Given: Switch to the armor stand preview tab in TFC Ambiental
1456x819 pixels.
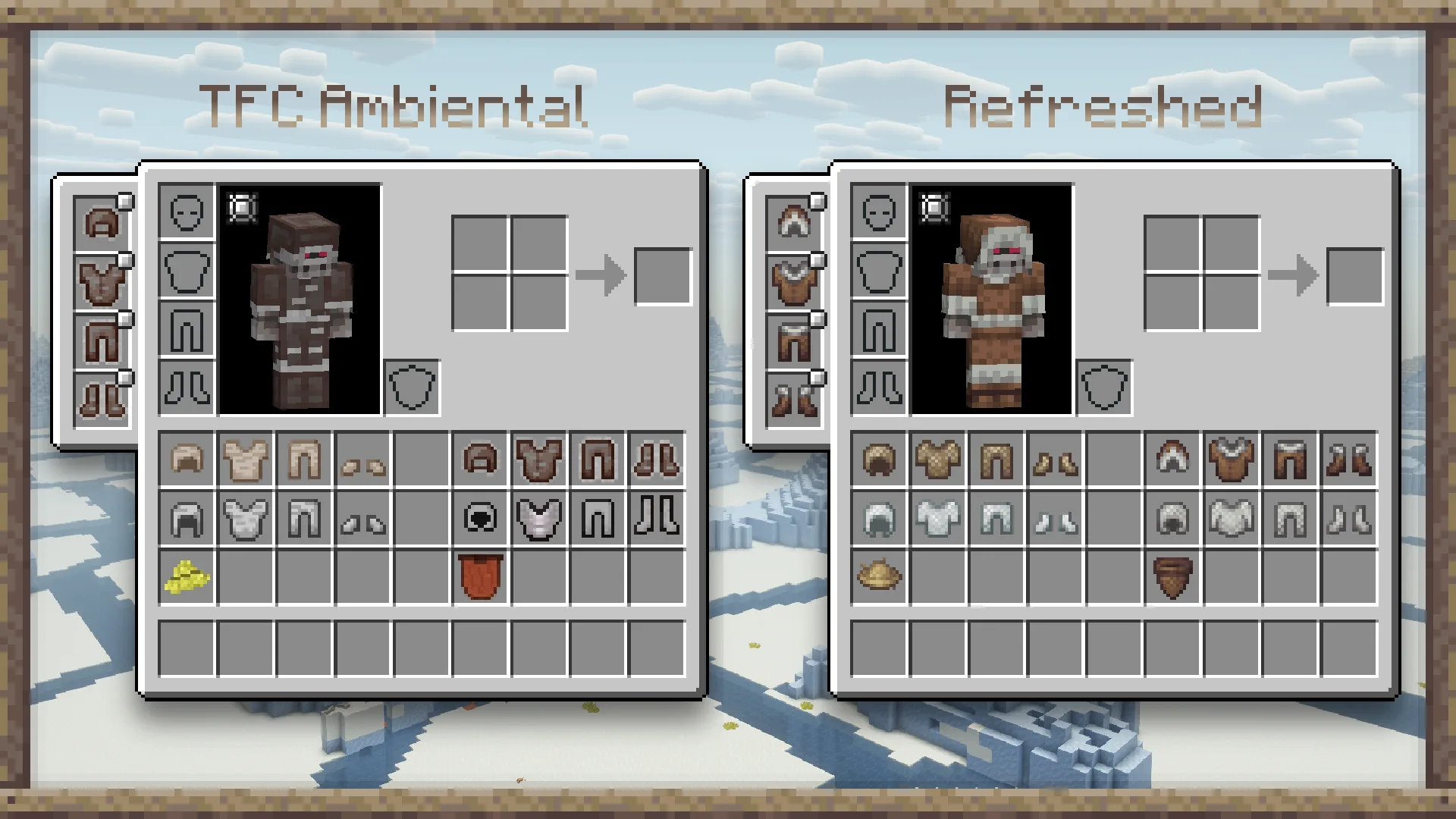Looking at the screenshot, I should [x=241, y=206].
